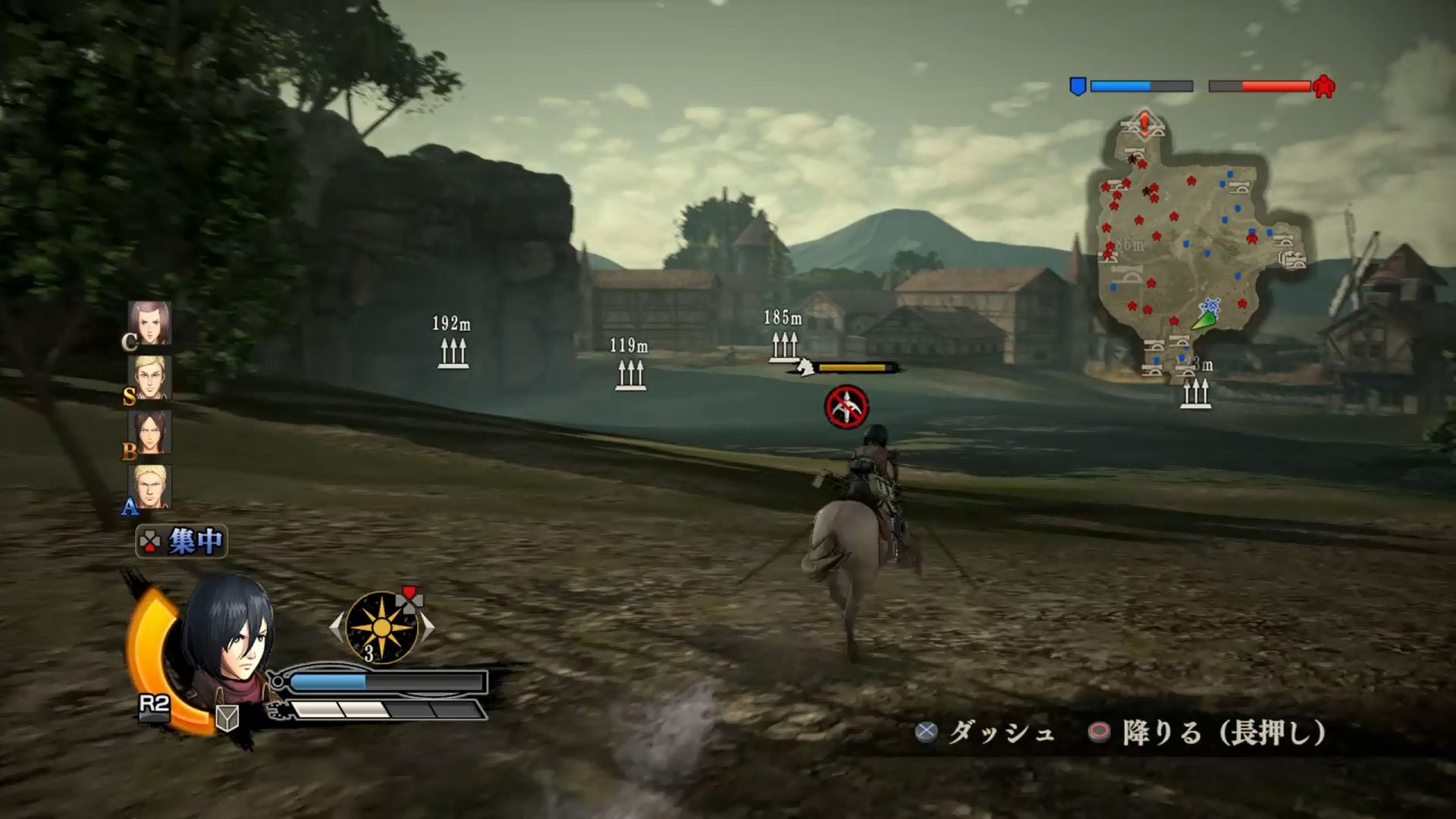Open the minimap of the battlefield
This screenshot has width=1456, height=819.
(x=1198, y=250)
